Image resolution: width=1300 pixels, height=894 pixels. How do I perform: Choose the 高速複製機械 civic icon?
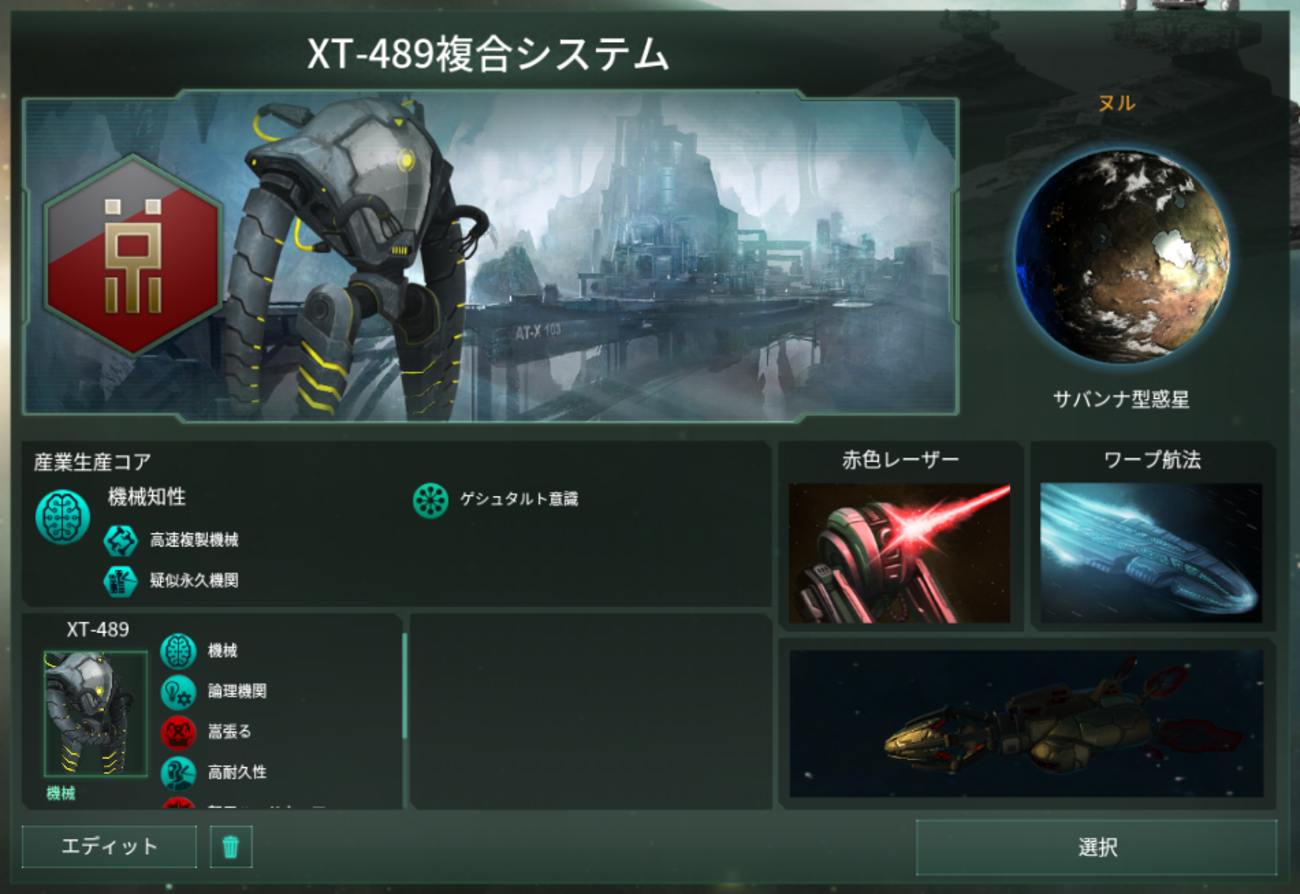coord(121,541)
